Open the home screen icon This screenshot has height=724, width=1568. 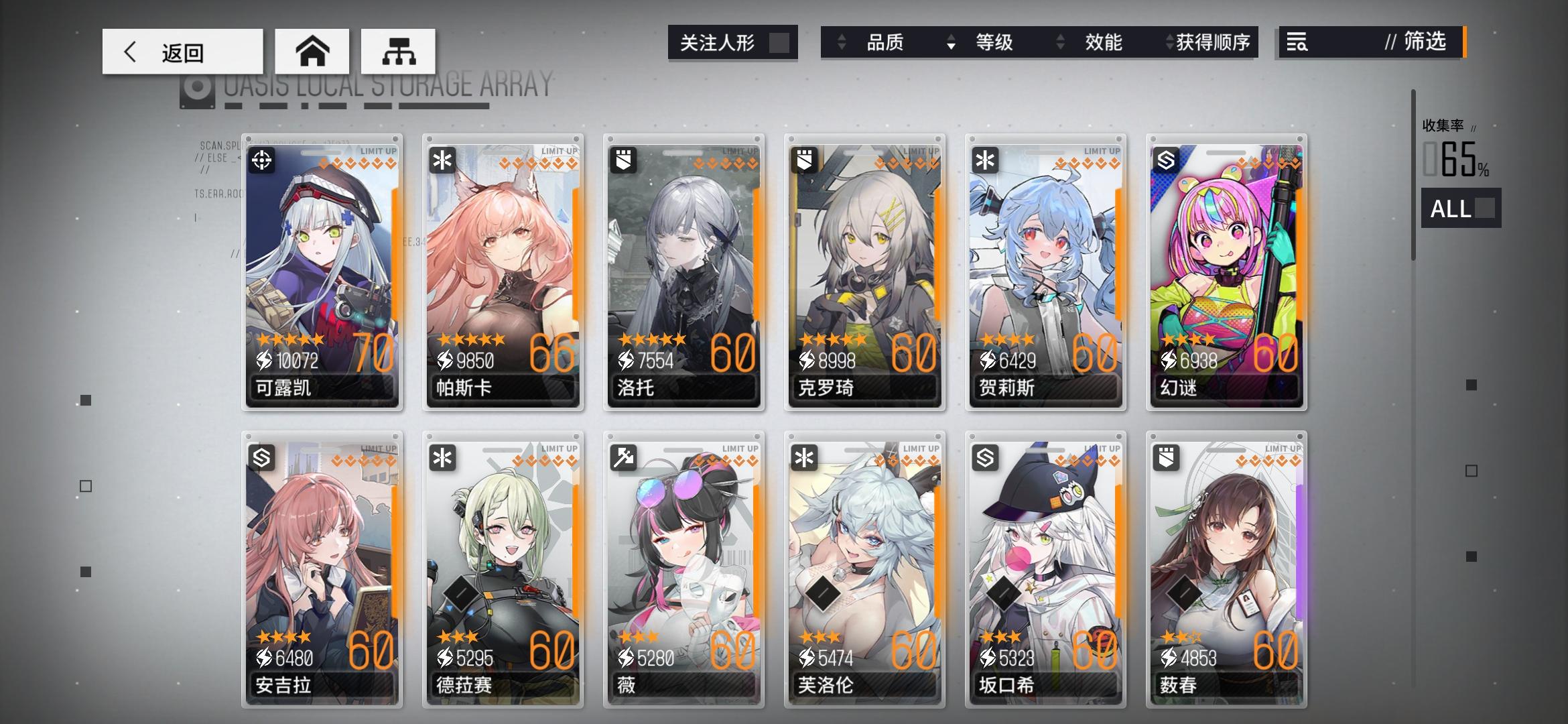[x=312, y=51]
